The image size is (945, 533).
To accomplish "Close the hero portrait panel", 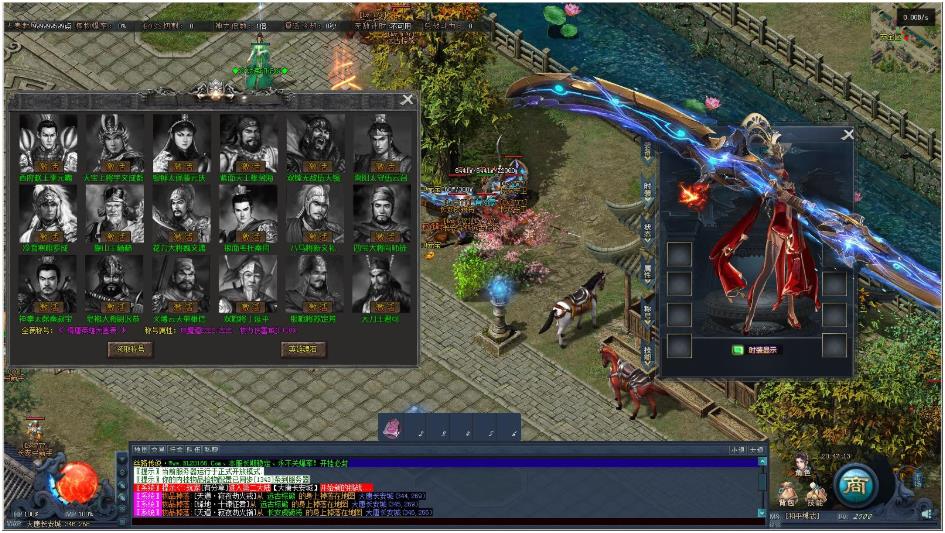I will [406, 99].
